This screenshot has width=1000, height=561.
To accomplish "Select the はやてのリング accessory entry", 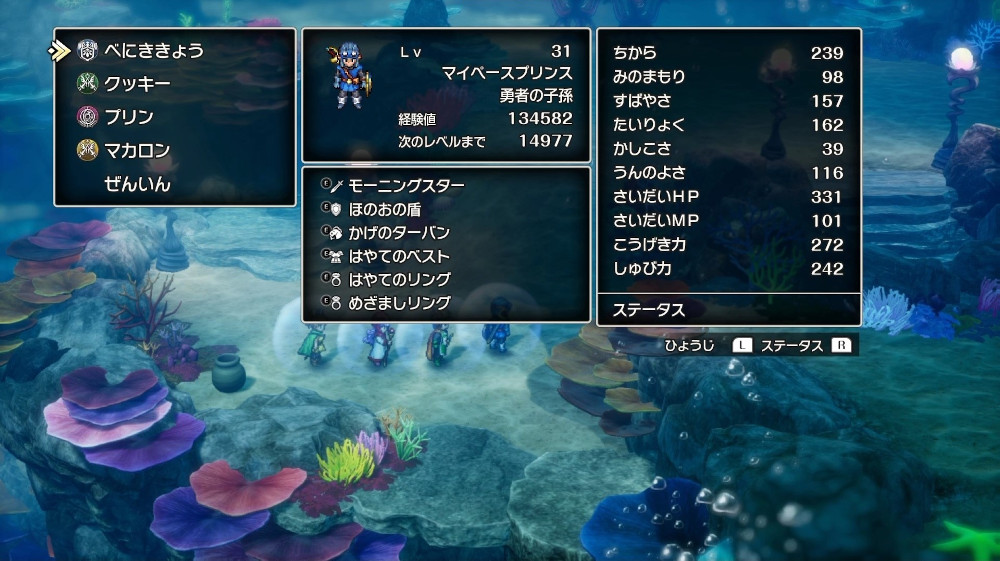I will coord(398,279).
